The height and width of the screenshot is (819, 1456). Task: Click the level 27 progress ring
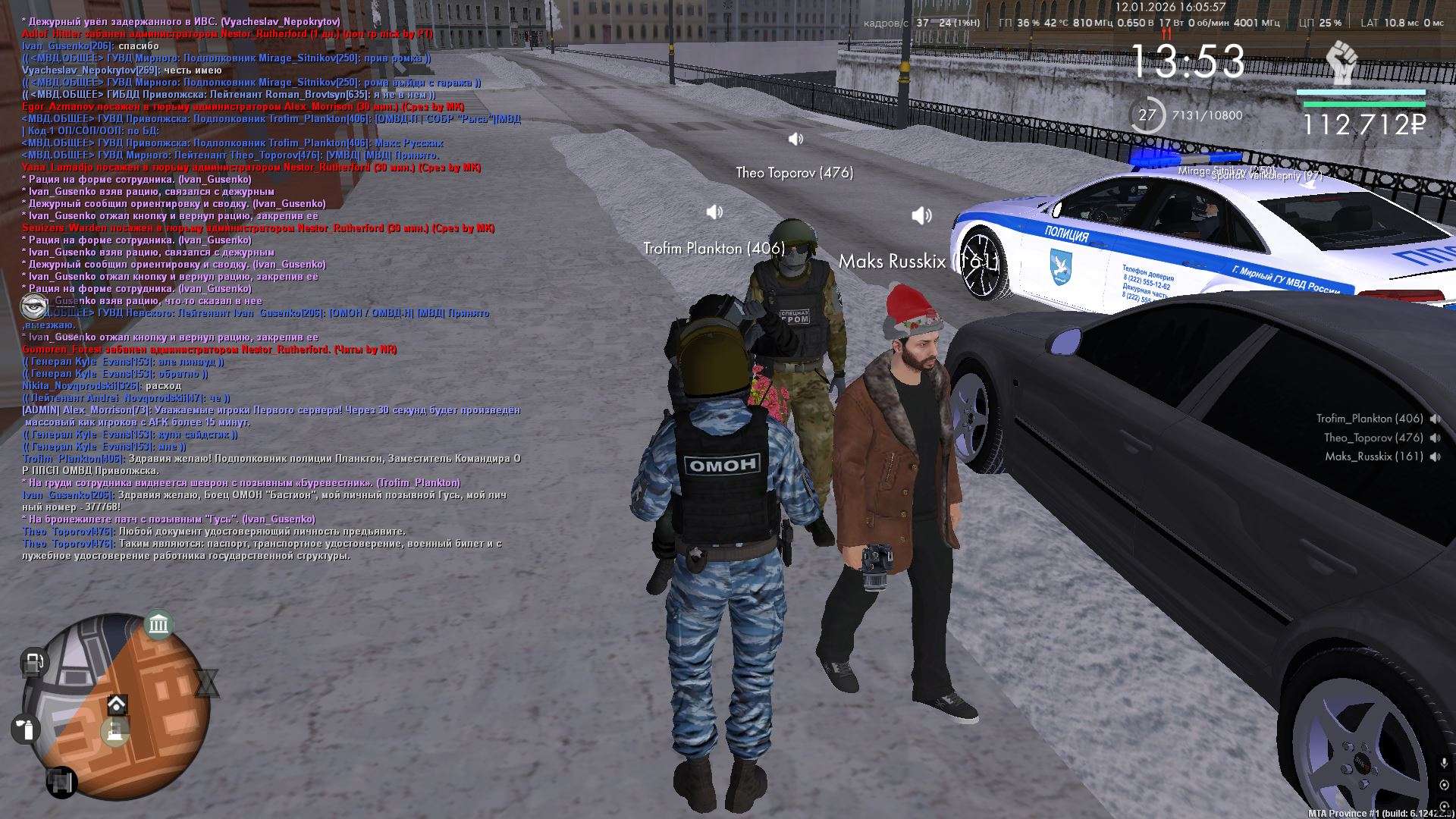pos(1147,115)
